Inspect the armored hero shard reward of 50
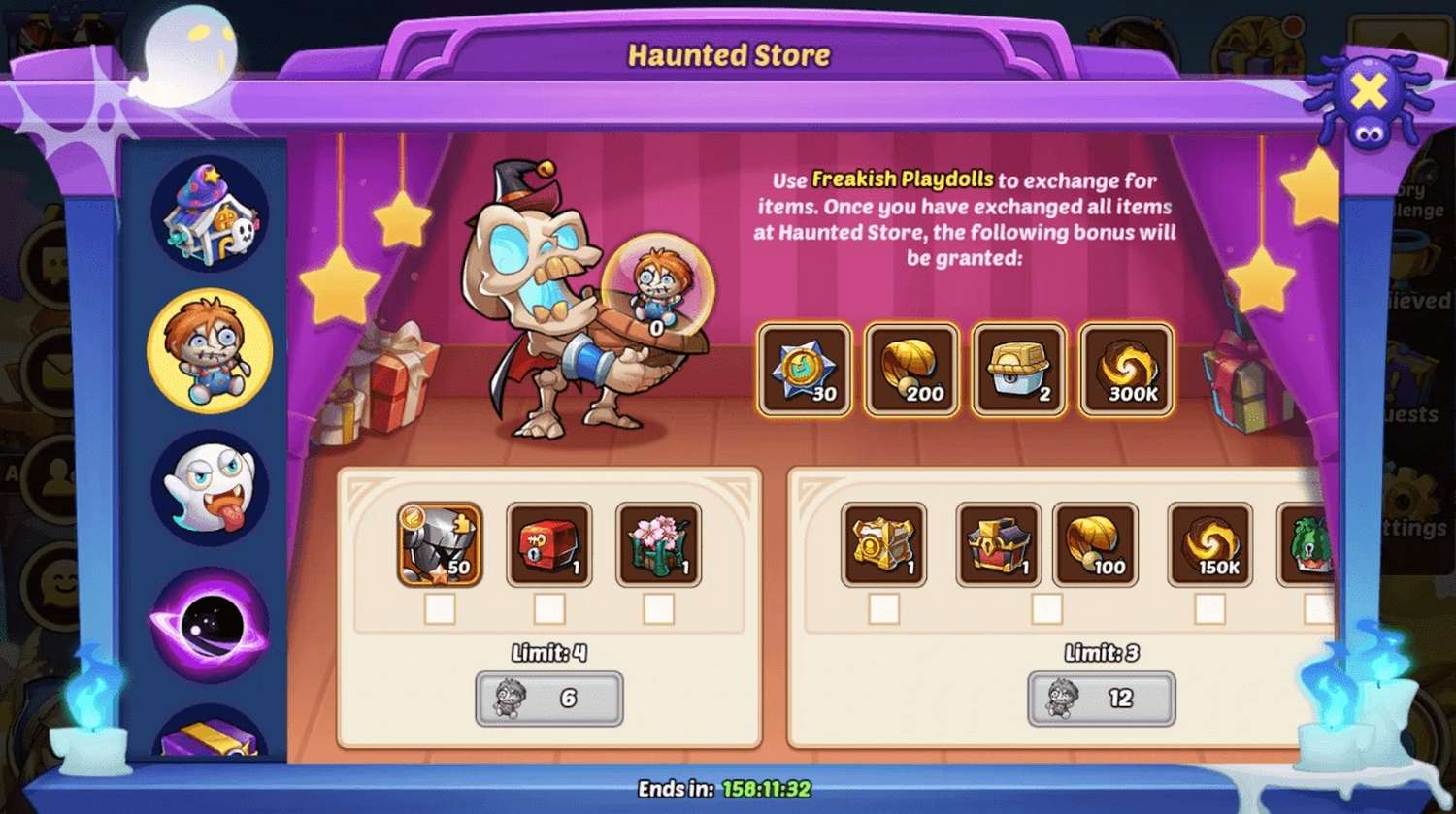1456x814 pixels. 440,544
